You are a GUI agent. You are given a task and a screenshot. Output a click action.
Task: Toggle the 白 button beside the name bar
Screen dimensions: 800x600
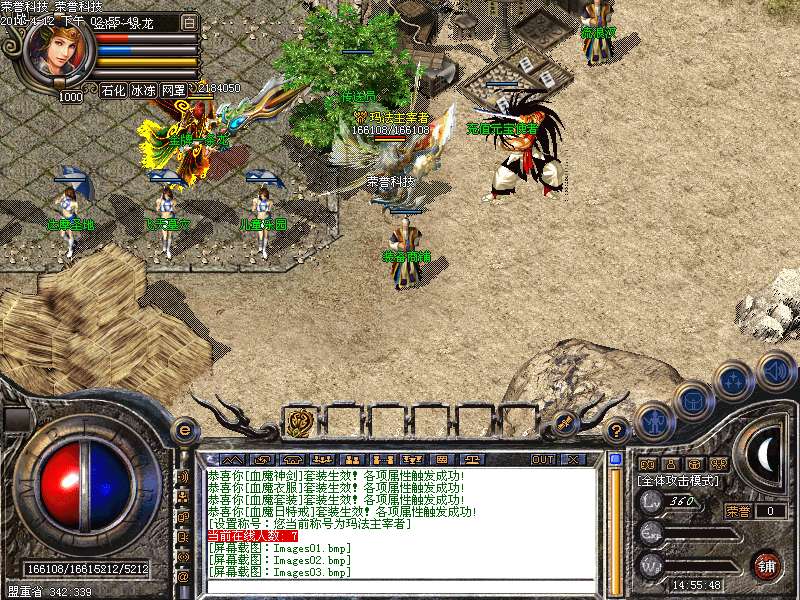click(x=190, y=22)
